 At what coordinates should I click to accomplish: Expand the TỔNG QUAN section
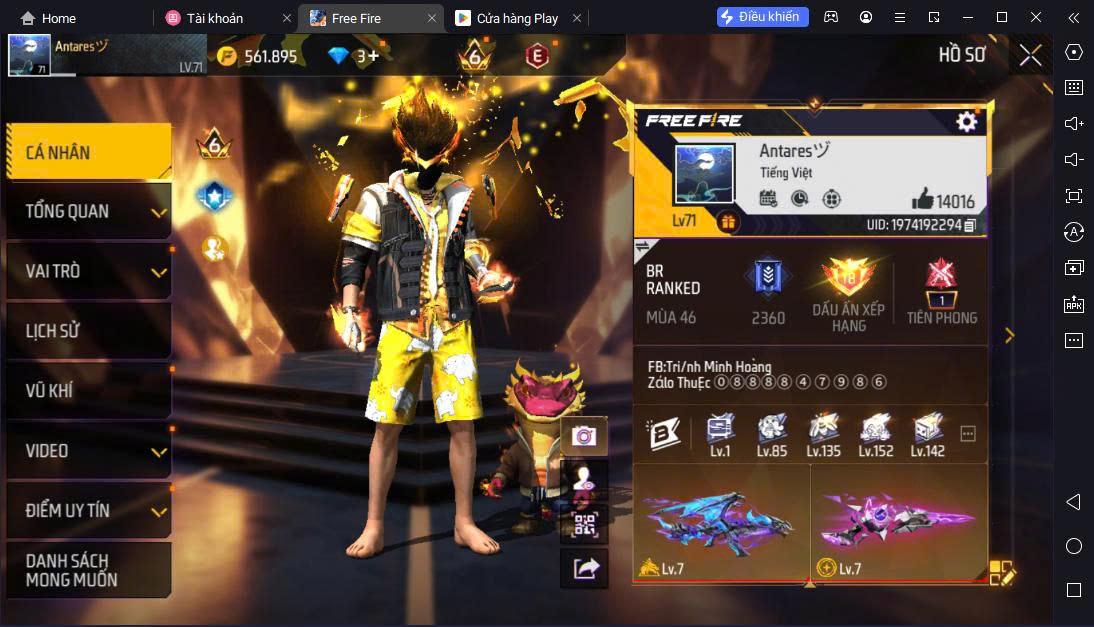click(88, 212)
